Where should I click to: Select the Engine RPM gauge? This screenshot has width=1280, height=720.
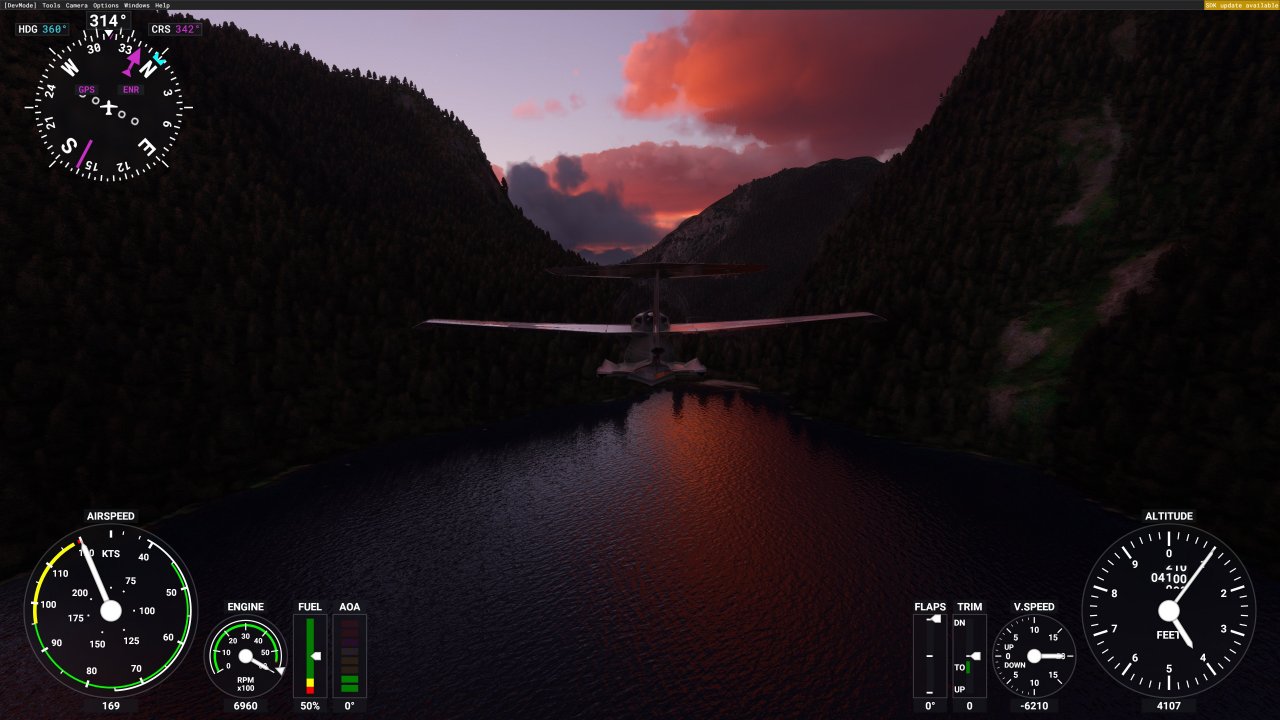(245, 657)
